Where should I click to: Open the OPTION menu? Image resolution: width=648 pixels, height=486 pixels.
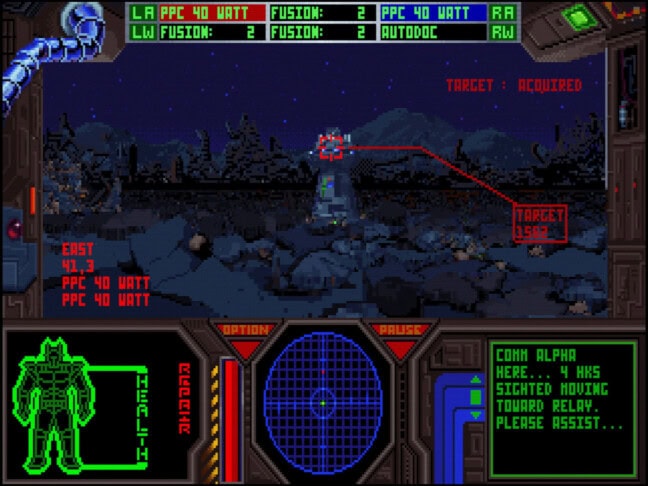[245, 331]
